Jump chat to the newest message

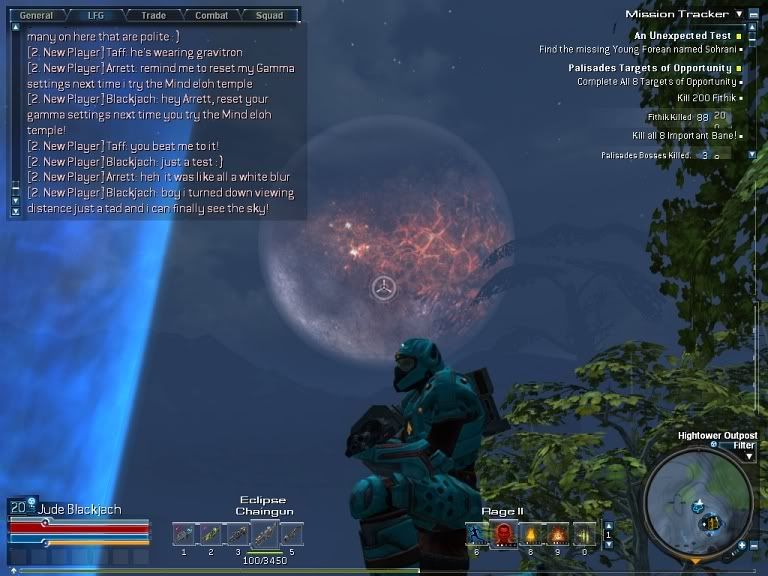click(x=15, y=211)
